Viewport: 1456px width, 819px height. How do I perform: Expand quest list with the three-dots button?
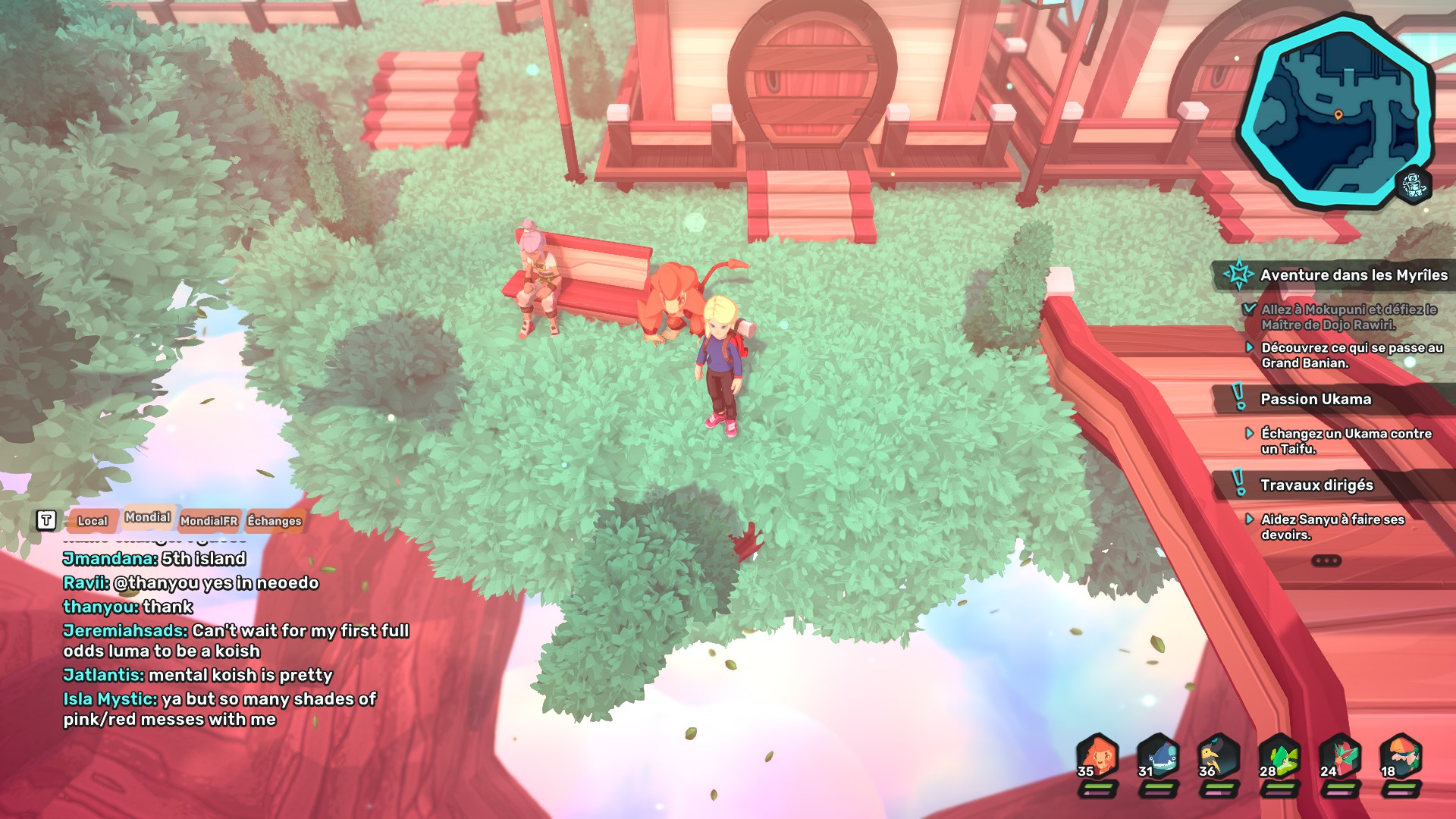tap(1326, 561)
